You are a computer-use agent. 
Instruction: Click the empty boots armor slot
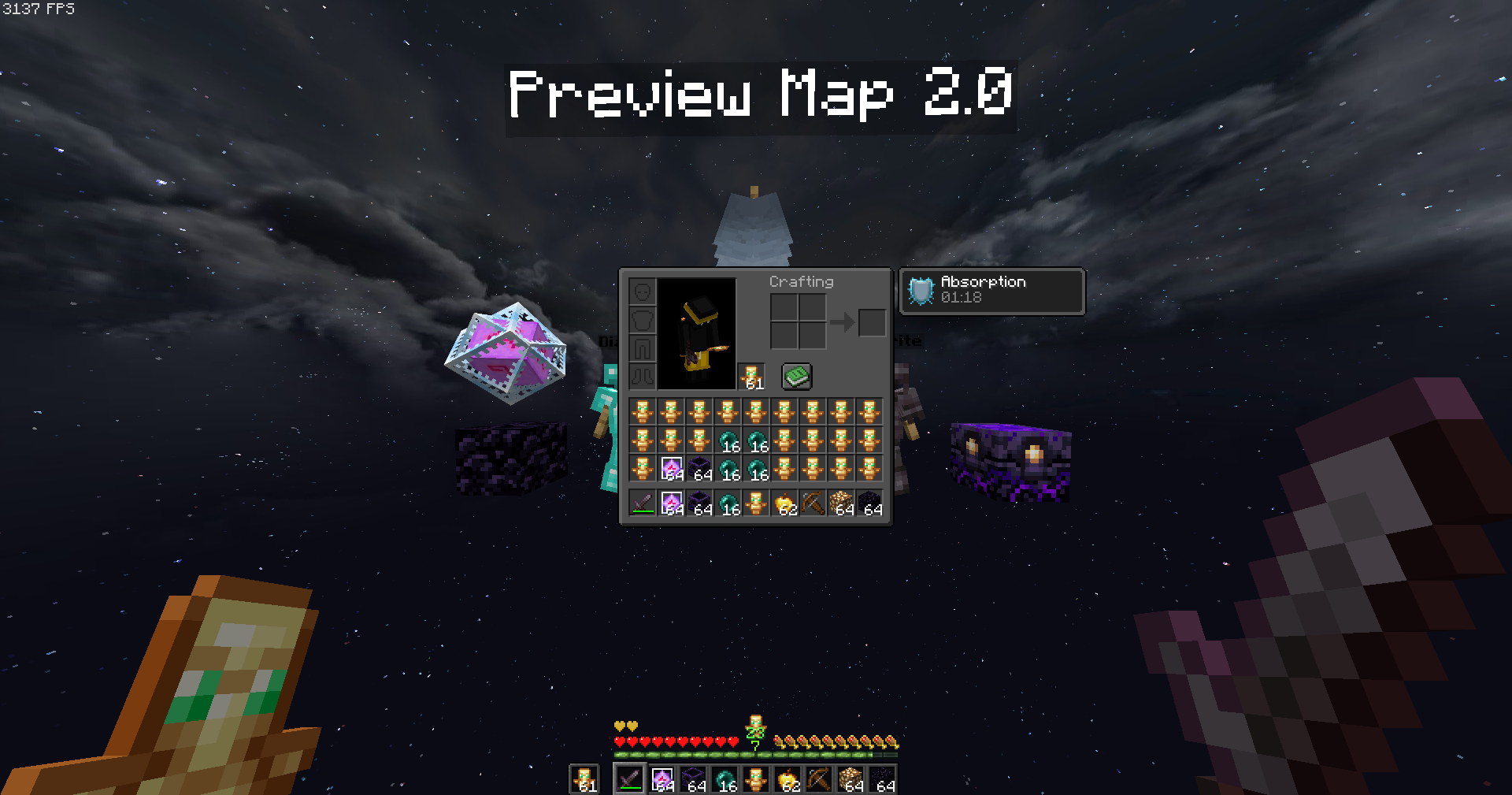pyautogui.click(x=643, y=377)
